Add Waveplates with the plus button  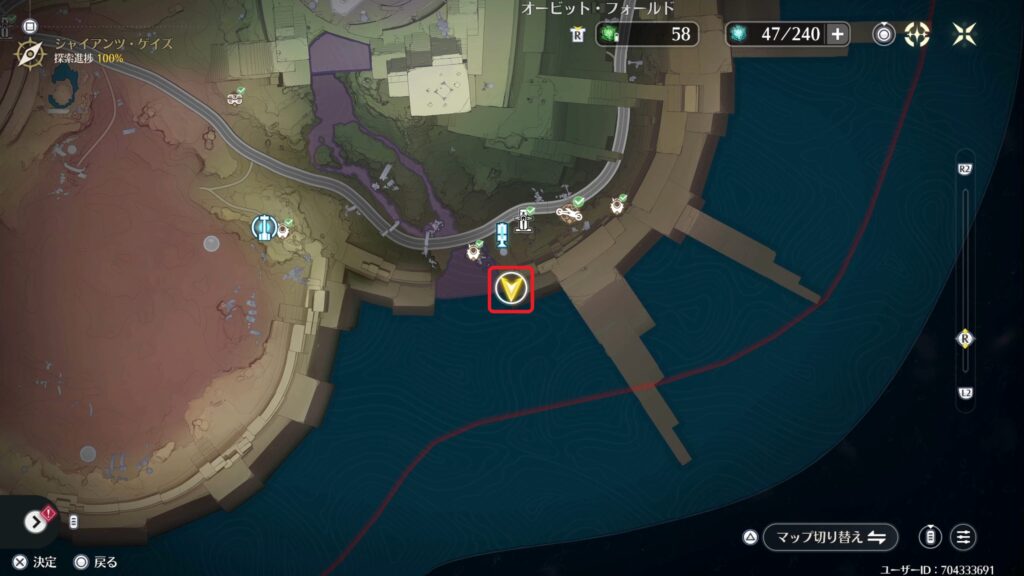coord(837,34)
